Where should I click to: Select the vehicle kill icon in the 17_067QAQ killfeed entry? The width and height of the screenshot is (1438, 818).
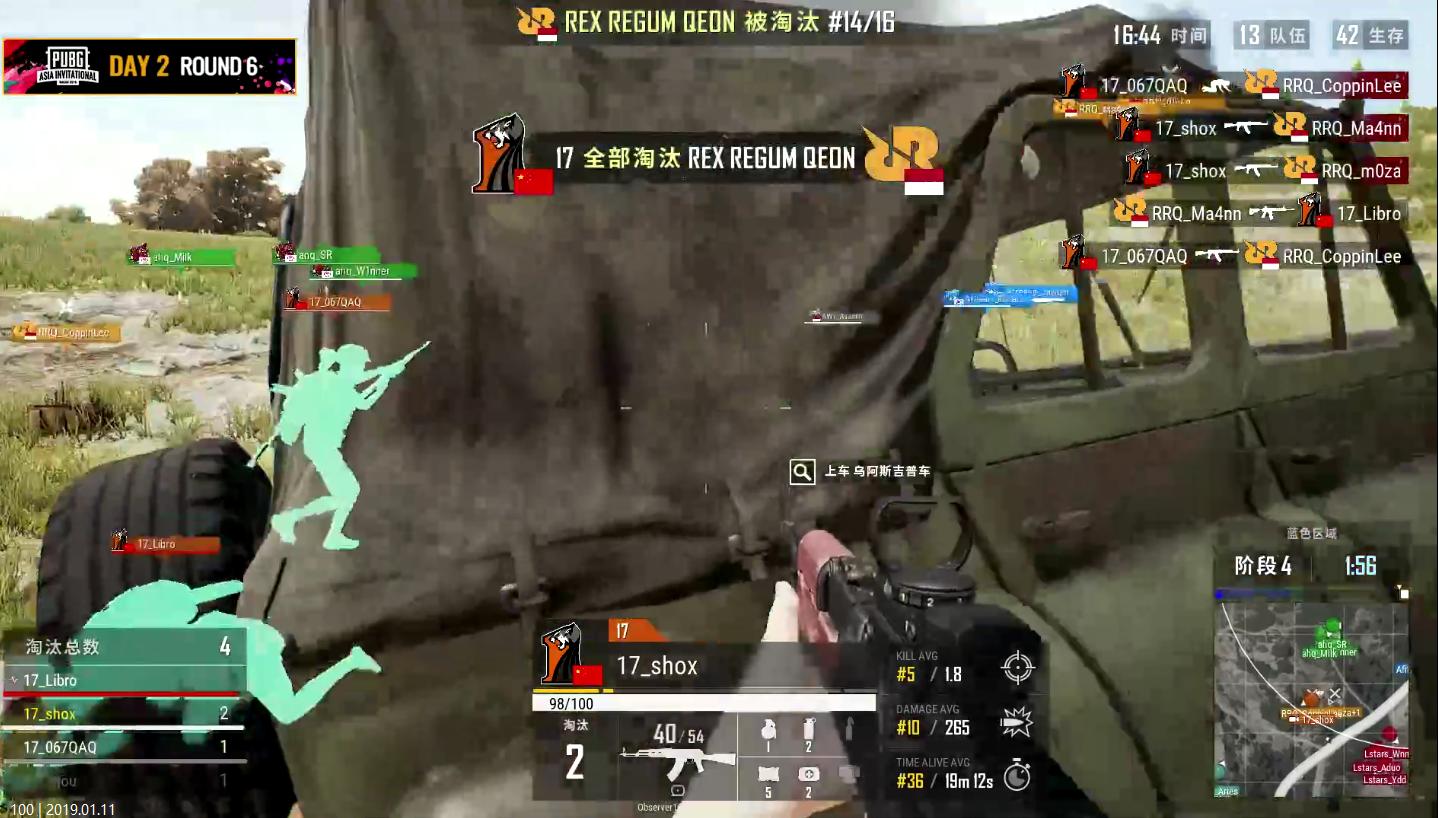[1217, 86]
